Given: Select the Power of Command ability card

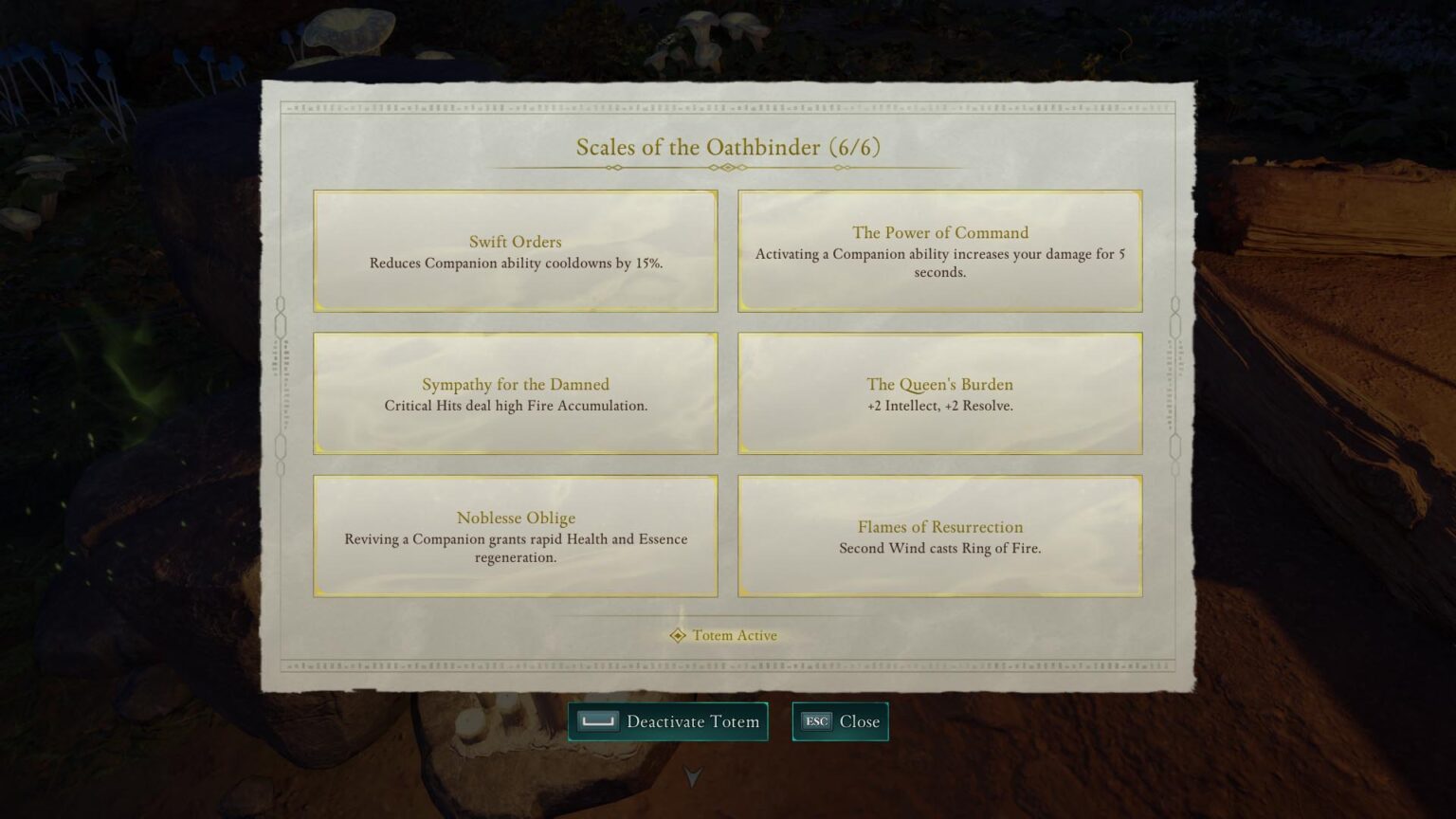Looking at the screenshot, I should click(939, 250).
